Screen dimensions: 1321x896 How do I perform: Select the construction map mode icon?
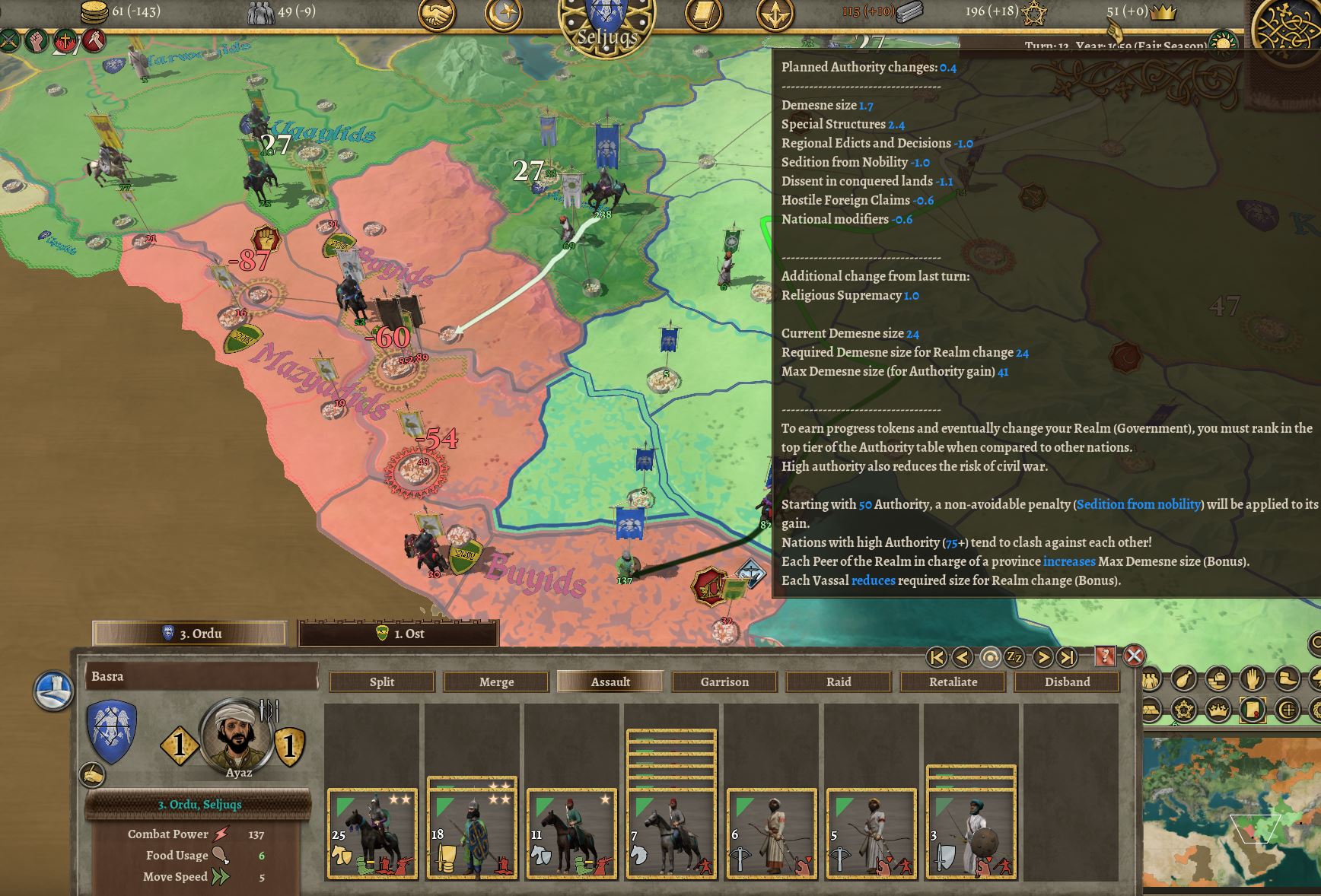pyautogui.click(x=1218, y=678)
